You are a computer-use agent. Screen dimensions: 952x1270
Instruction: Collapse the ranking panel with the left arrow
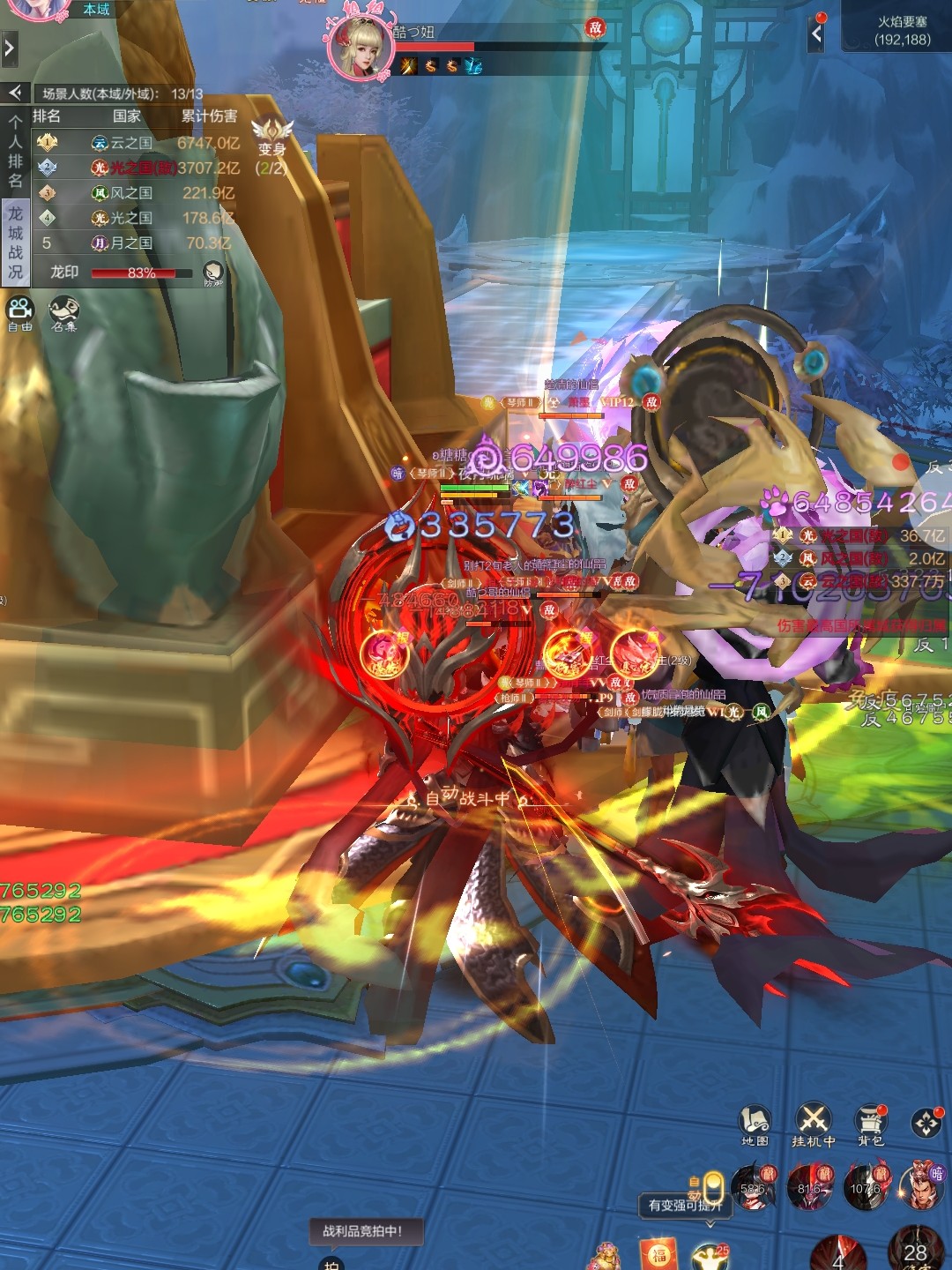[x=15, y=93]
